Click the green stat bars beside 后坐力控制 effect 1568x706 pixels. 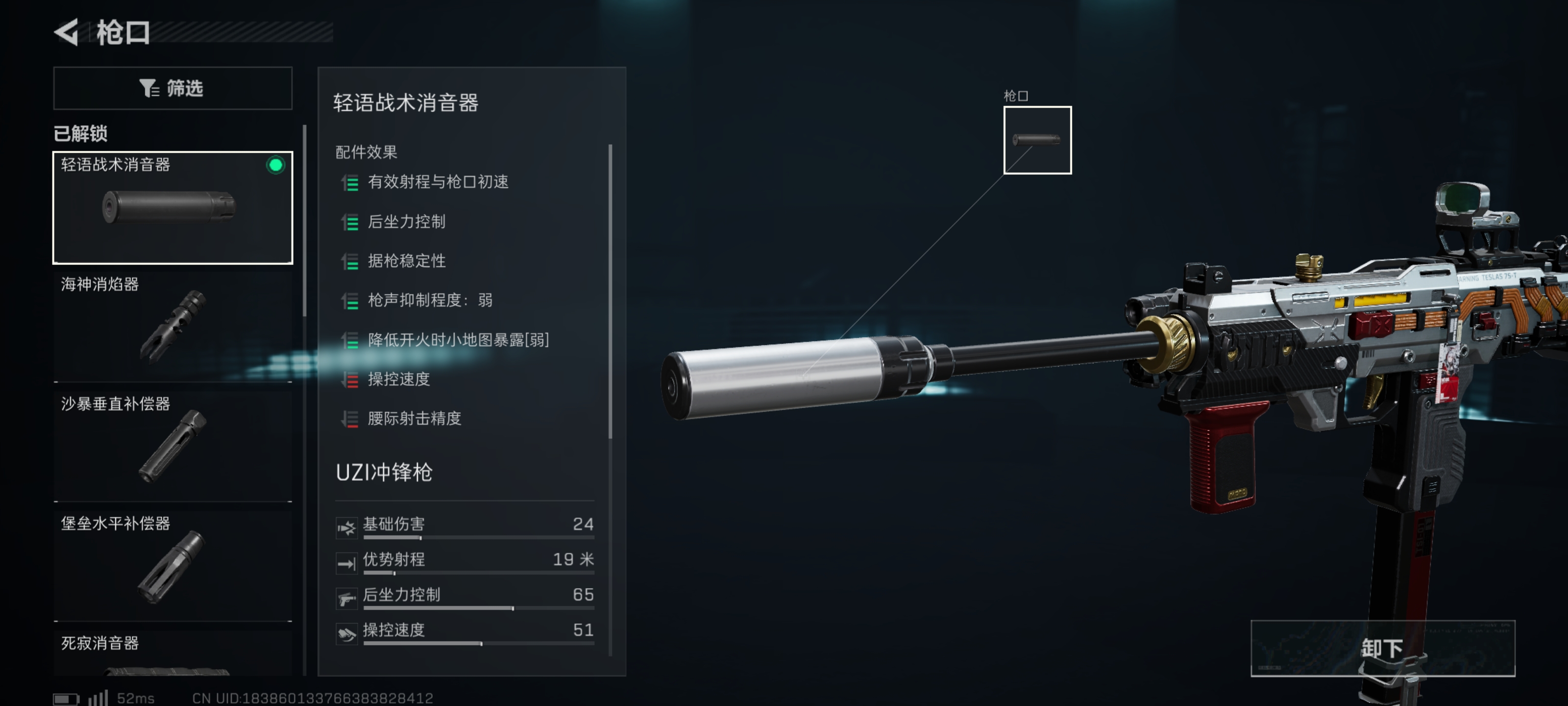tap(351, 222)
